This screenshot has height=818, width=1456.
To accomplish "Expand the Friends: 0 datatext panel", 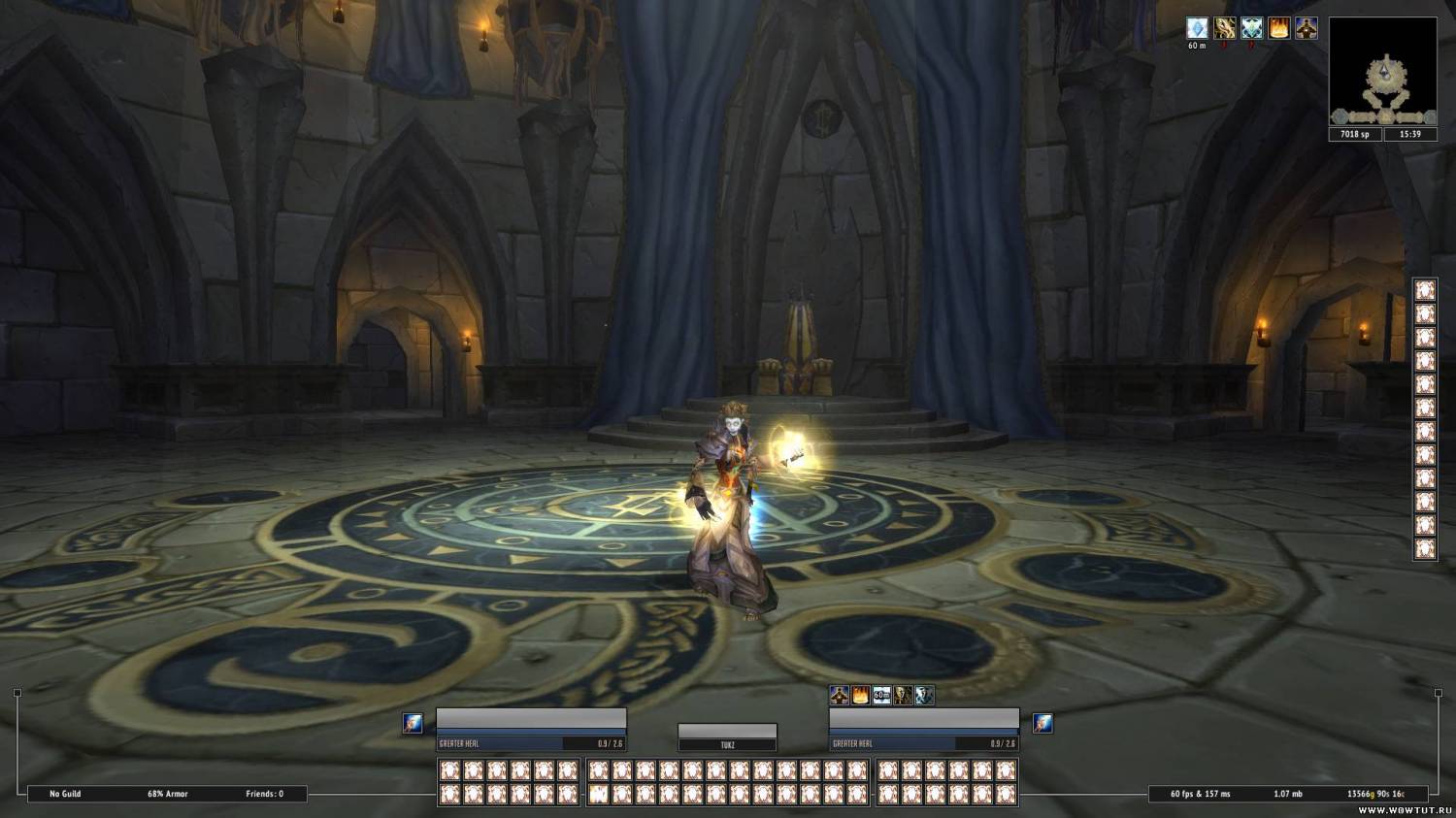I will coord(263,793).
